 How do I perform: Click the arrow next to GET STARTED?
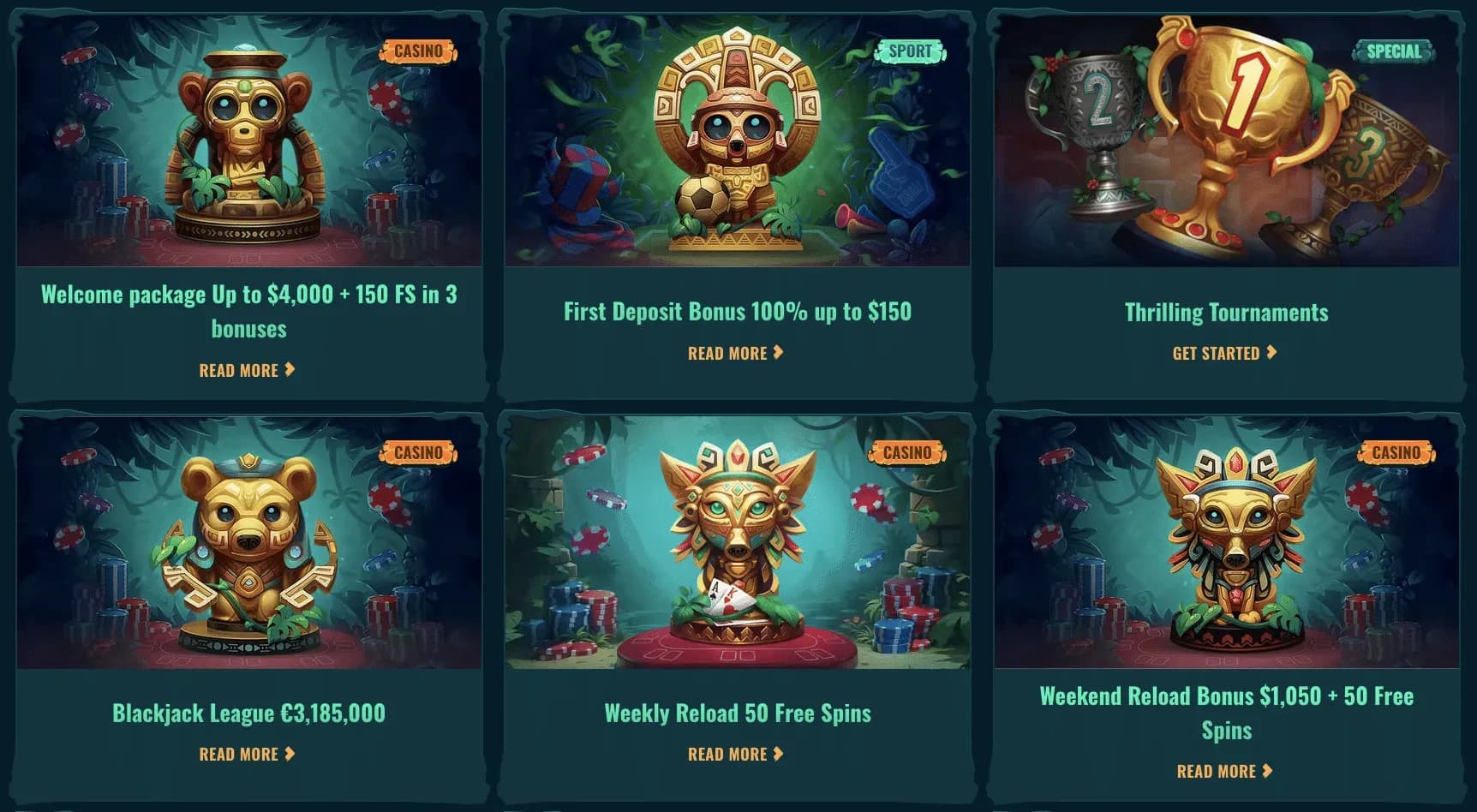pos(1271,352)
